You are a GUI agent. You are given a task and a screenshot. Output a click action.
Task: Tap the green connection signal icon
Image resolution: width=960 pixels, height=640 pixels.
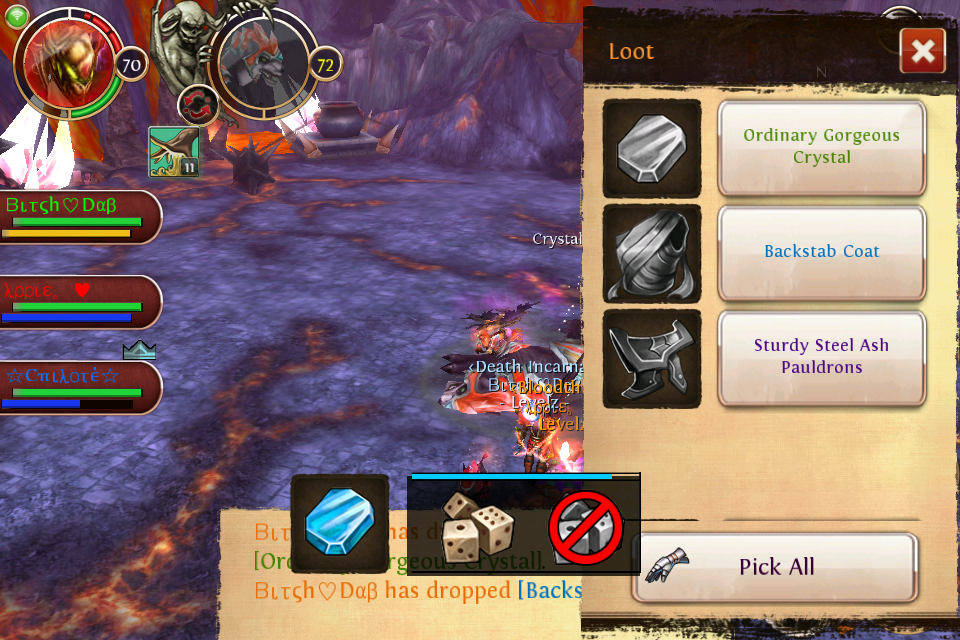18,15
